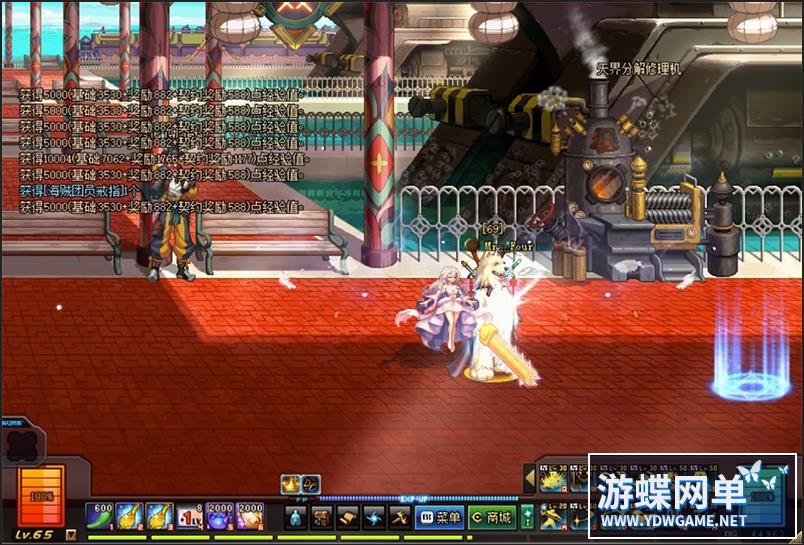
Task: Open the 商城 shop button
Action: coord(491,517)
